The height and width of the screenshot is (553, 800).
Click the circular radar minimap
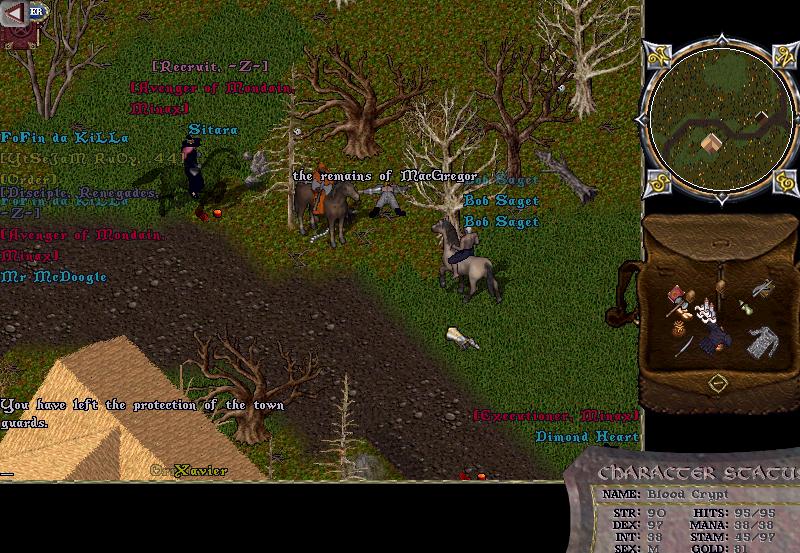coord(713,123)
